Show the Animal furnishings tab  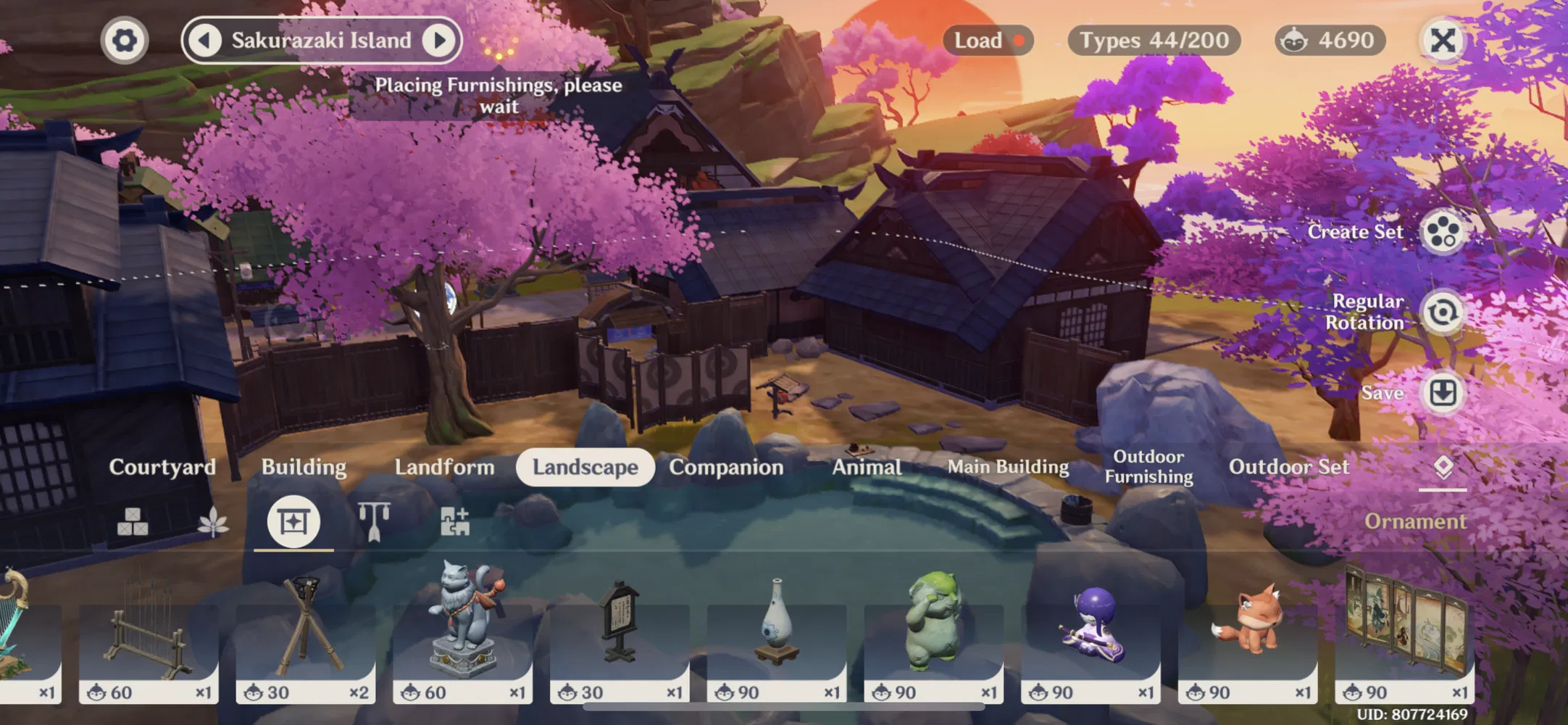[867, 467]
